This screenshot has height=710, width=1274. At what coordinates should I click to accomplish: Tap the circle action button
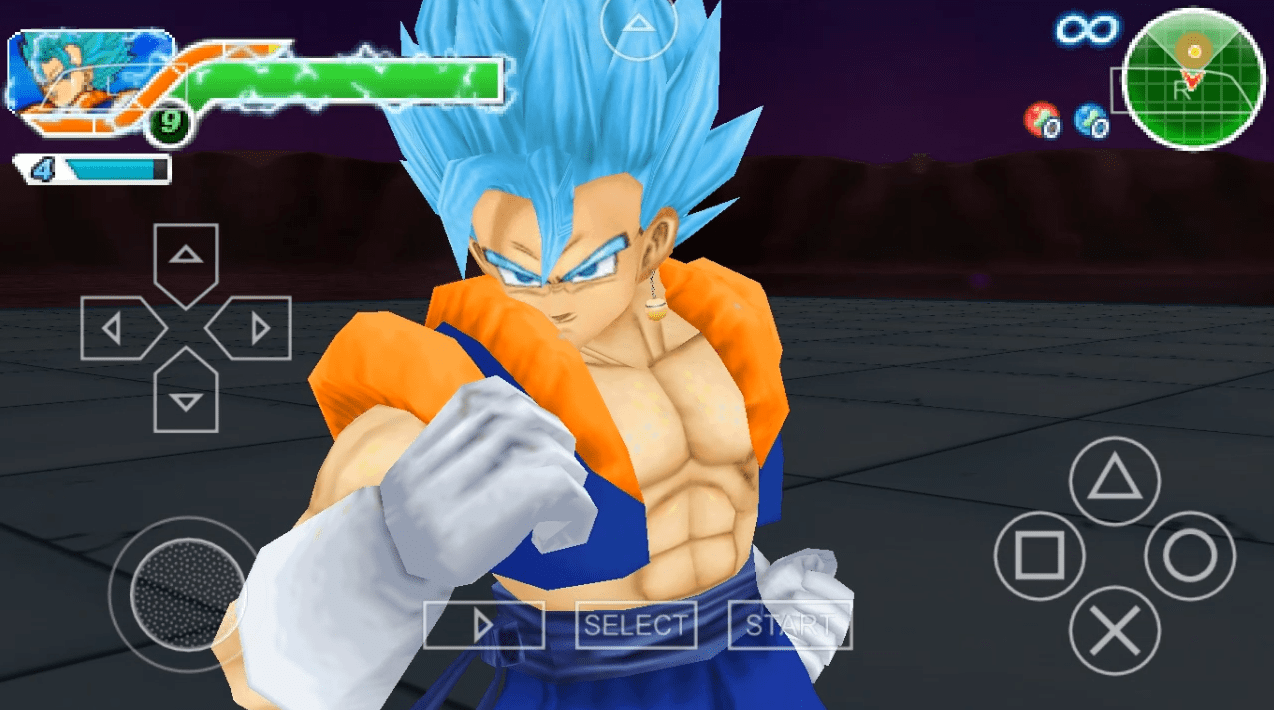coord(1190,556)
